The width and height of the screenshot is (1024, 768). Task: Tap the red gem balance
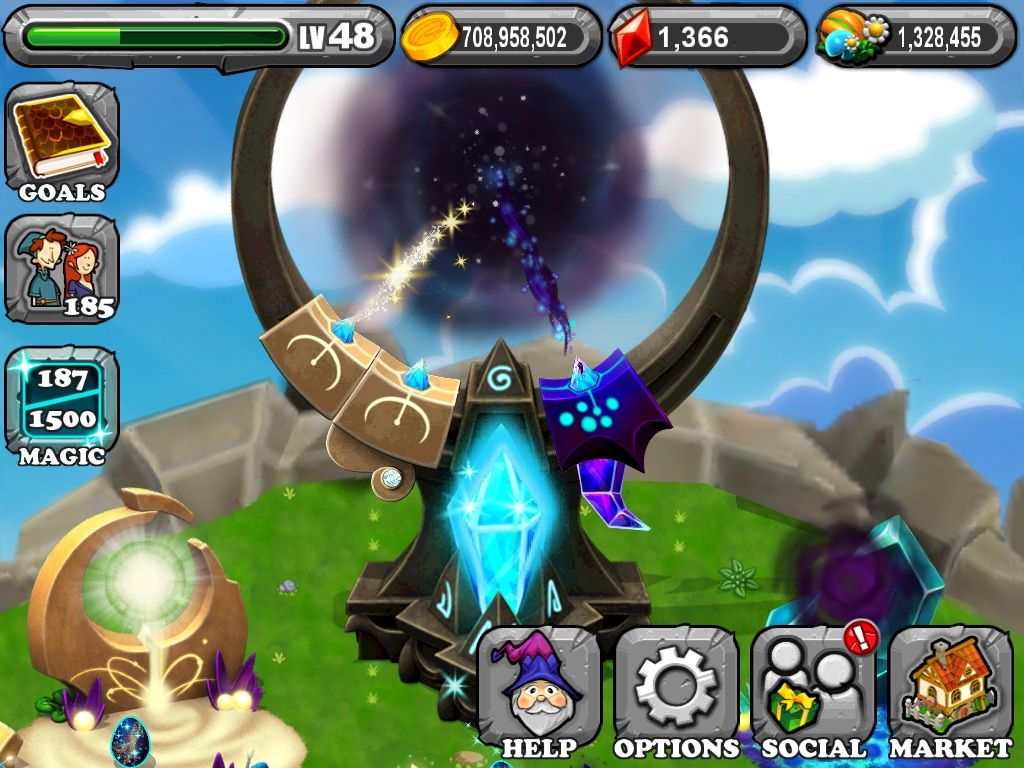click(708, 37)
